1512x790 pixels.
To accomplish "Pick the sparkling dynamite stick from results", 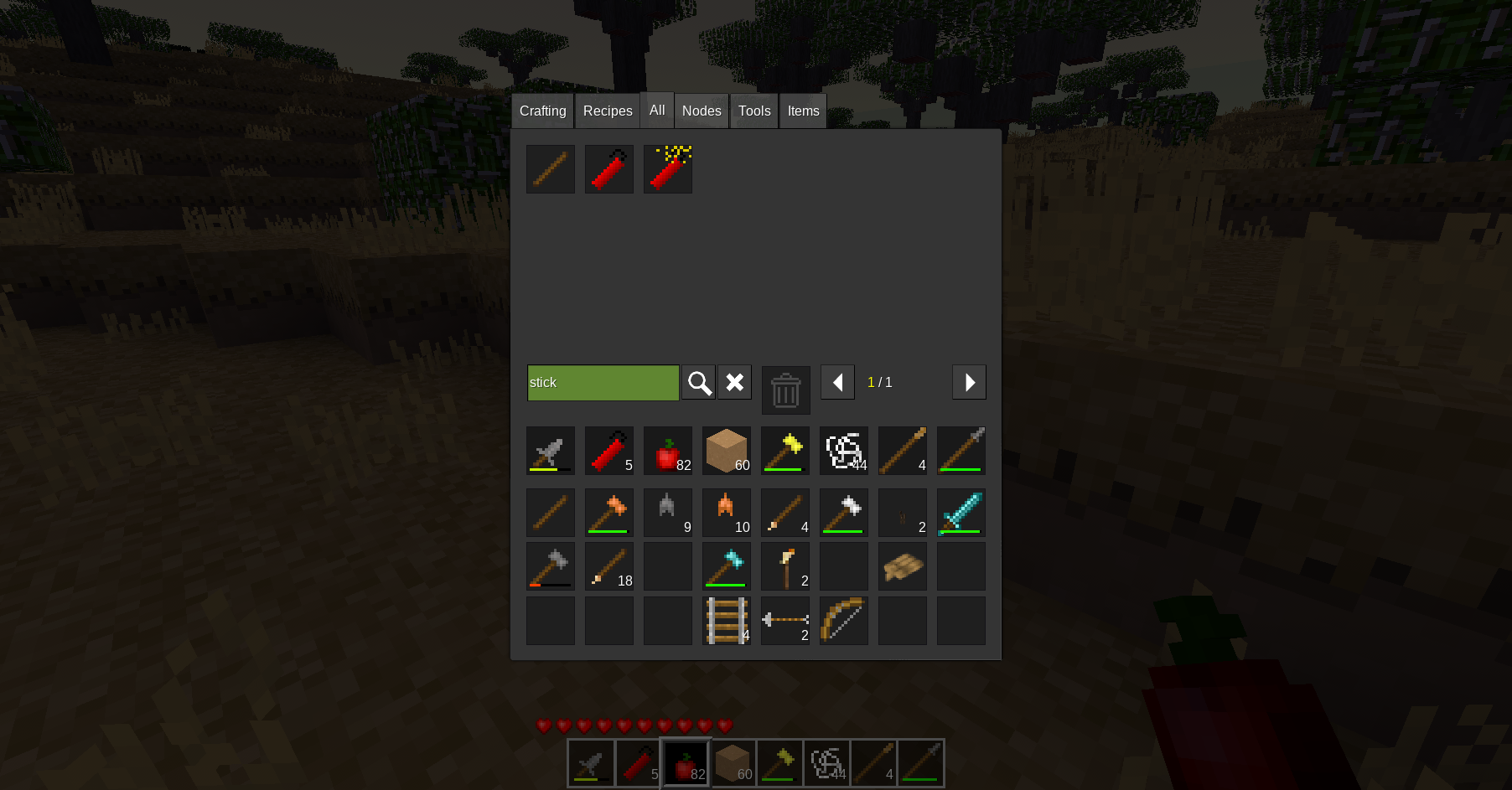I will coord(668,169).
